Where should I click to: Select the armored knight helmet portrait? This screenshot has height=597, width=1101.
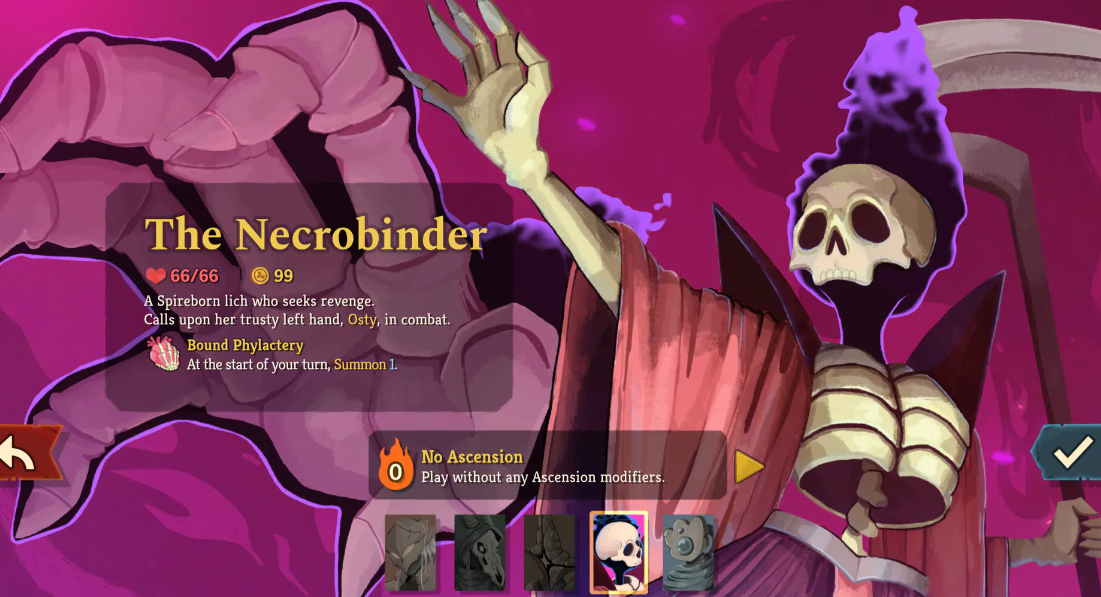[x=411, y=553]
